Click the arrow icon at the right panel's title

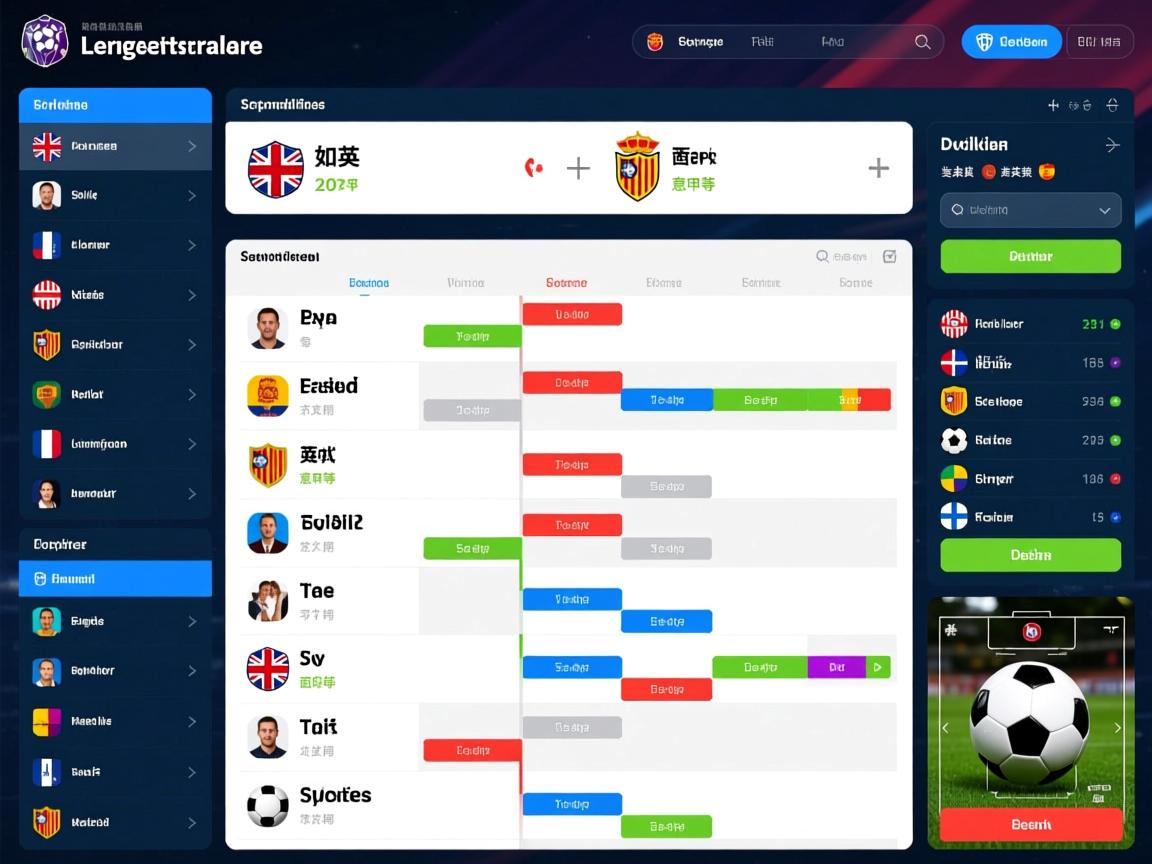click(1112, 145)
